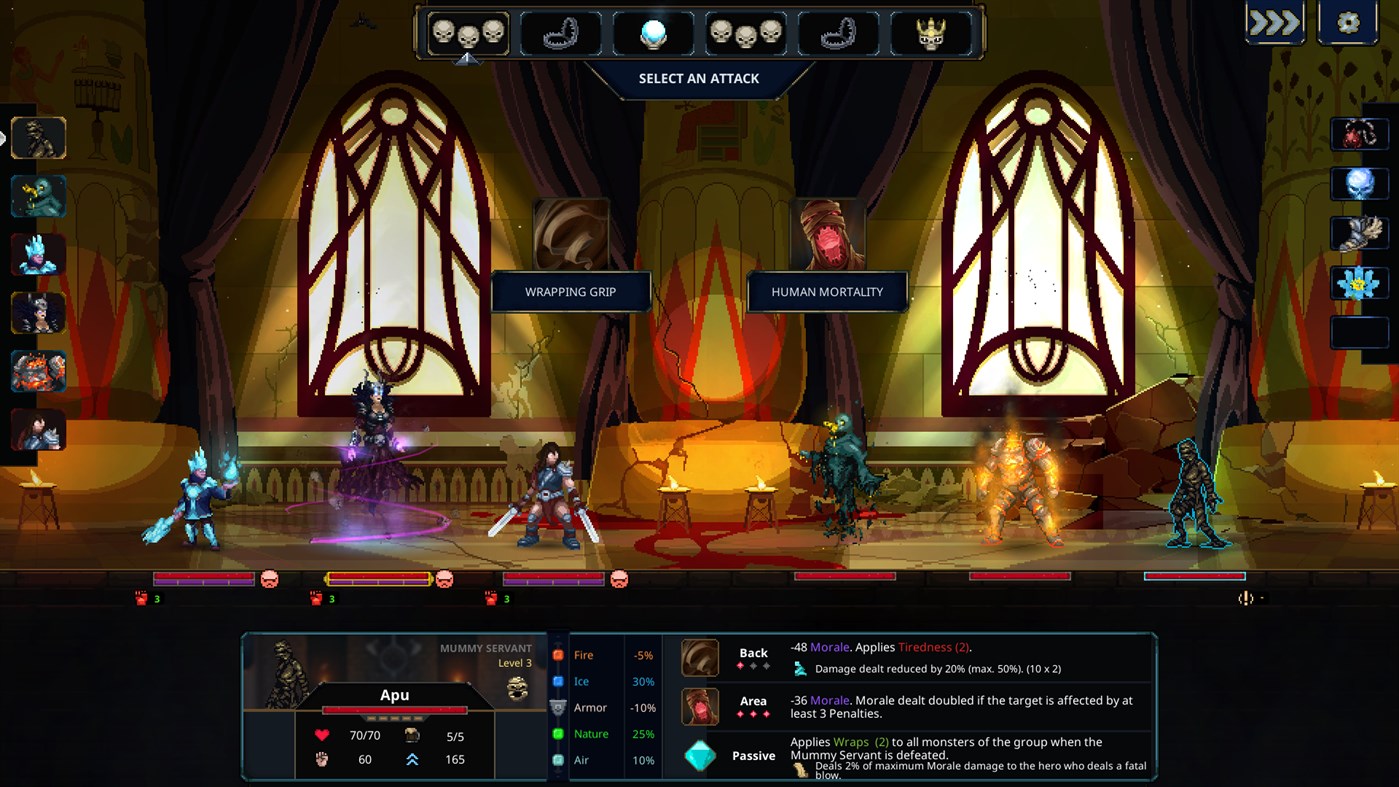Select the frost mage portrait in the turn order
This screenshot has height=787, width=1399.
pos(38,255)
